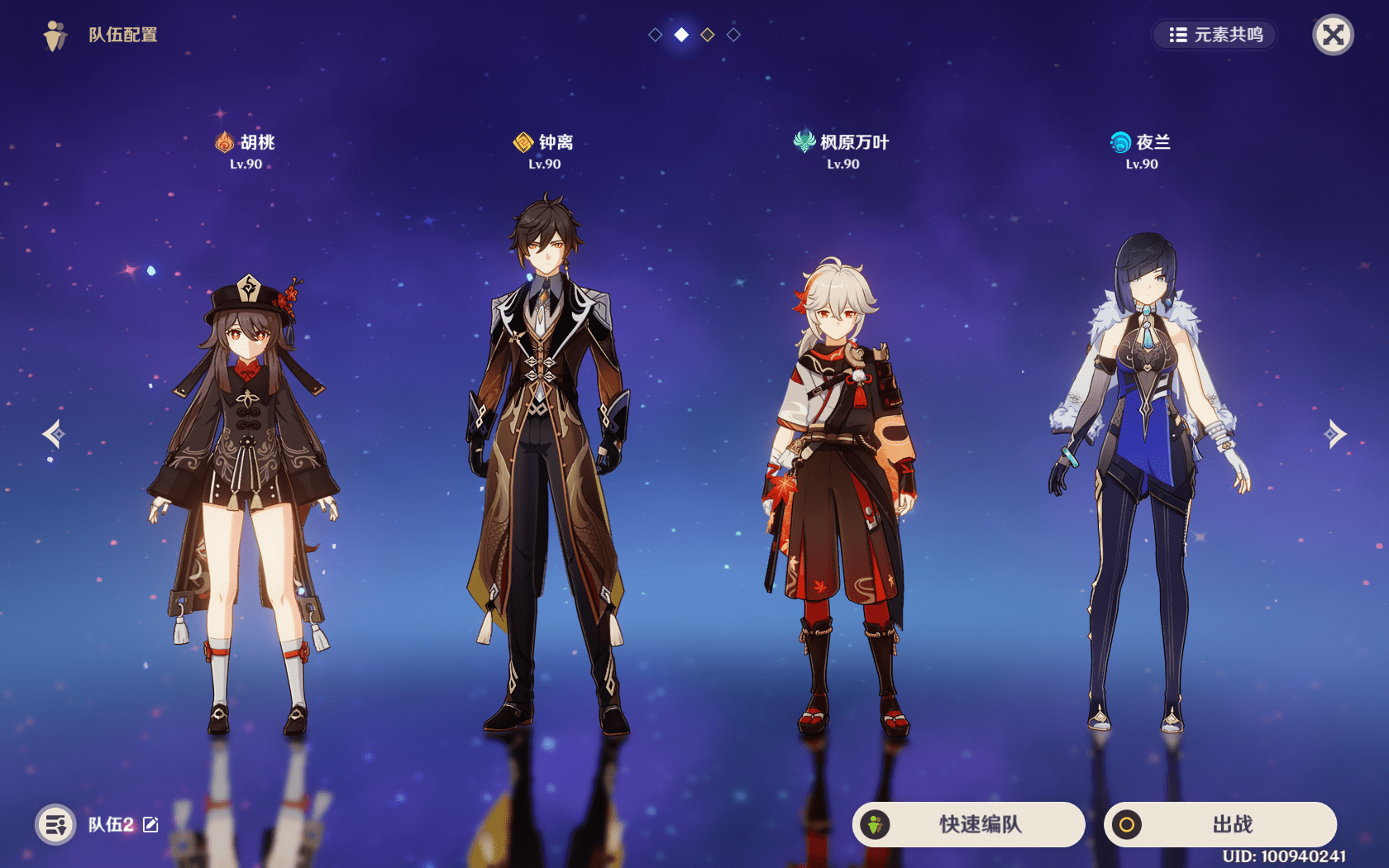Rename the team using the edit pencil icon
The height and width of the screenshot is (868, 1389).
(150, 824)
